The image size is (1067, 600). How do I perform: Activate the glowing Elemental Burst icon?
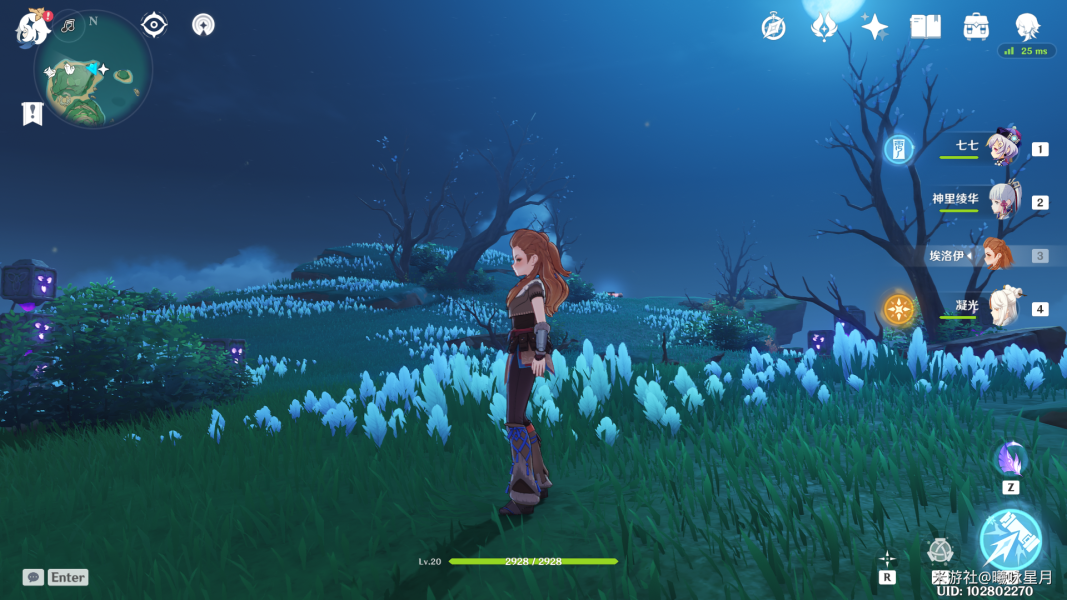pos(1010,539)
